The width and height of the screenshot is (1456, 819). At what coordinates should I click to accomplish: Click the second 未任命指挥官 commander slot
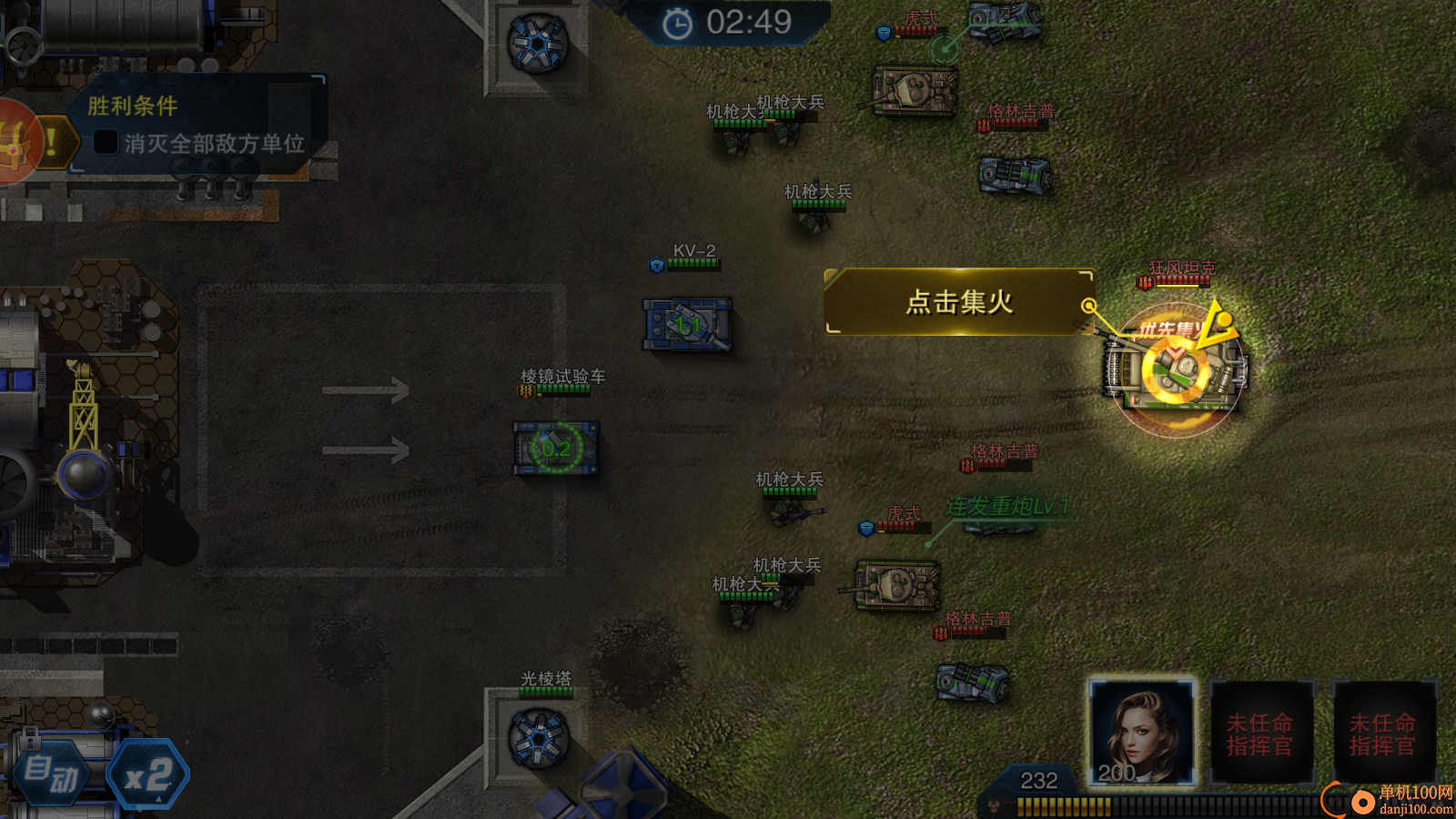tap(1382, 728)
